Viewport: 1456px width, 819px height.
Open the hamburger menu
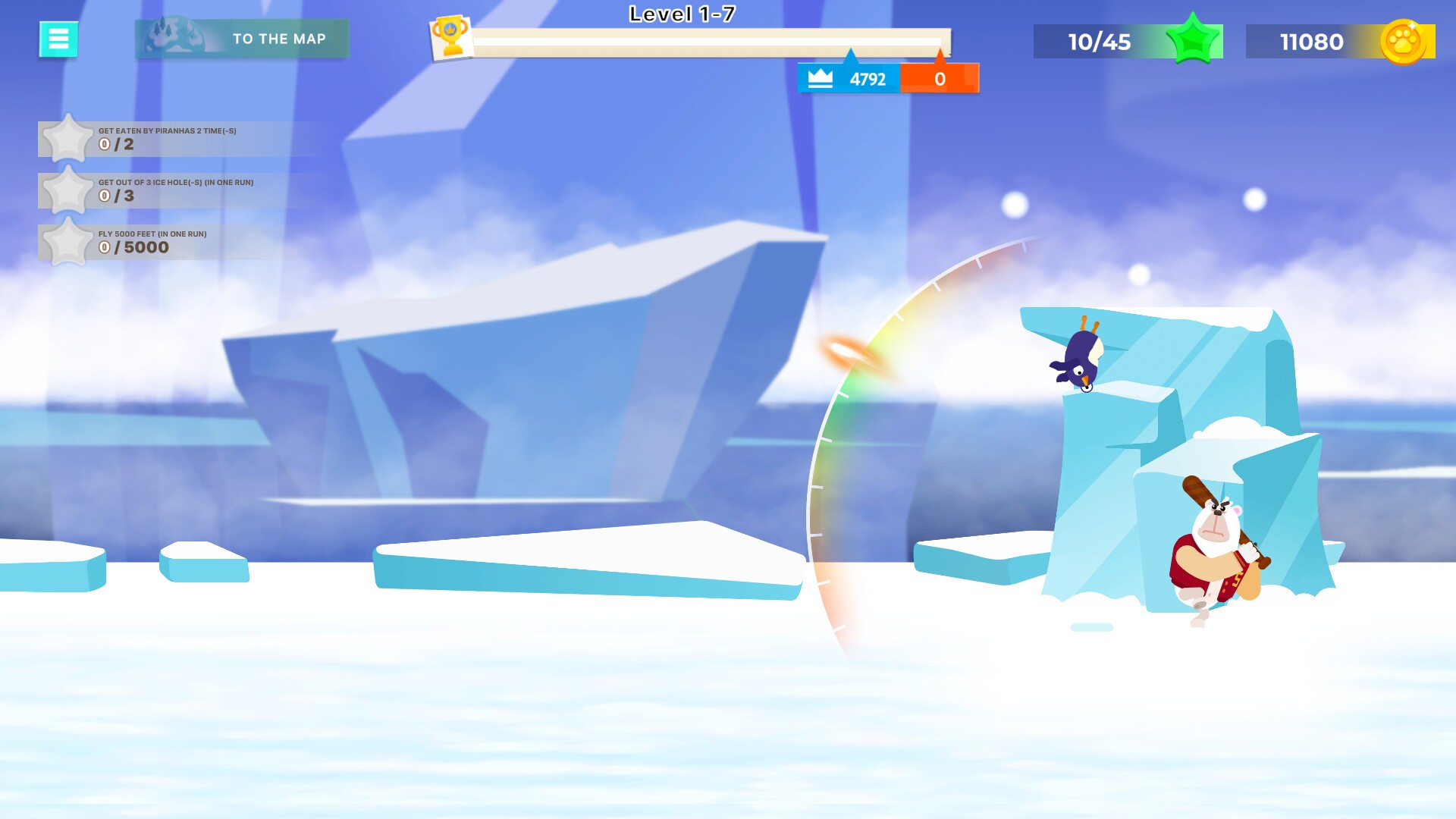58,39
